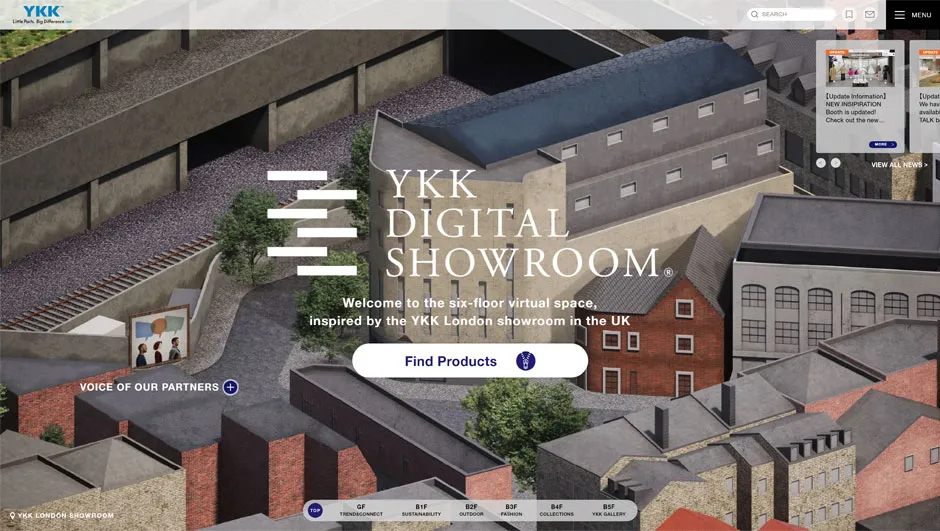
Task: Open the bookmark icon
Action: pyautogui.click(x=849, y=15)
